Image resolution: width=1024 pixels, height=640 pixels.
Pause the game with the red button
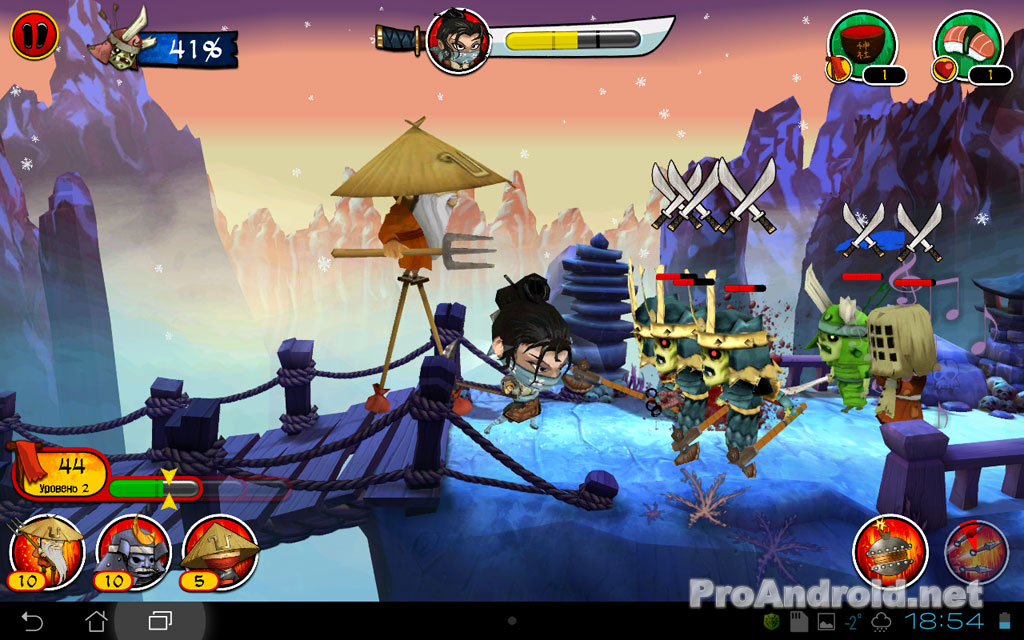click(x=35, y=36)
